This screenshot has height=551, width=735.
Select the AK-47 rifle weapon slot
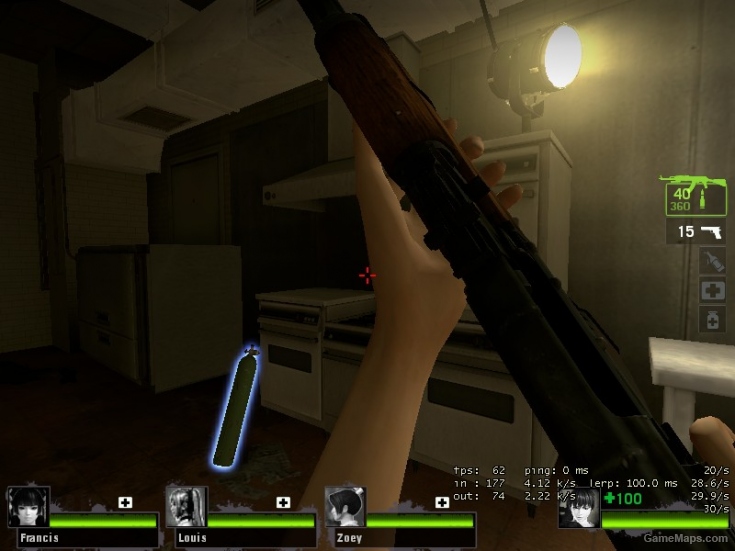(694, 196)
